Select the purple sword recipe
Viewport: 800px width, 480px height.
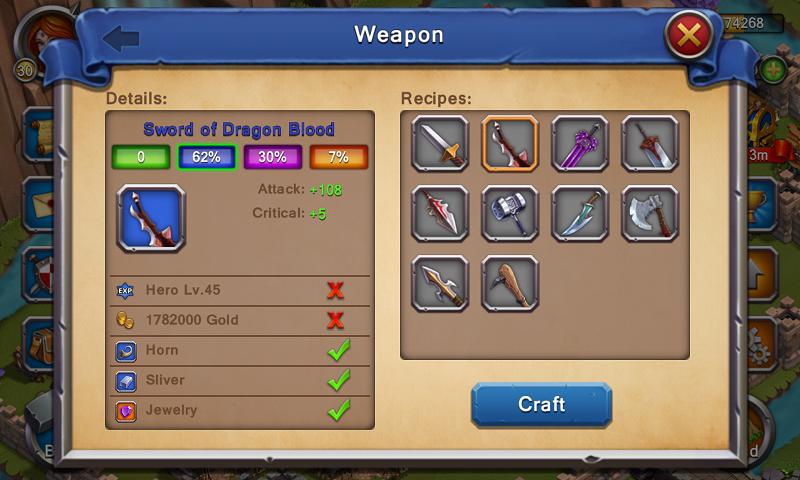[x=580, y=143]
